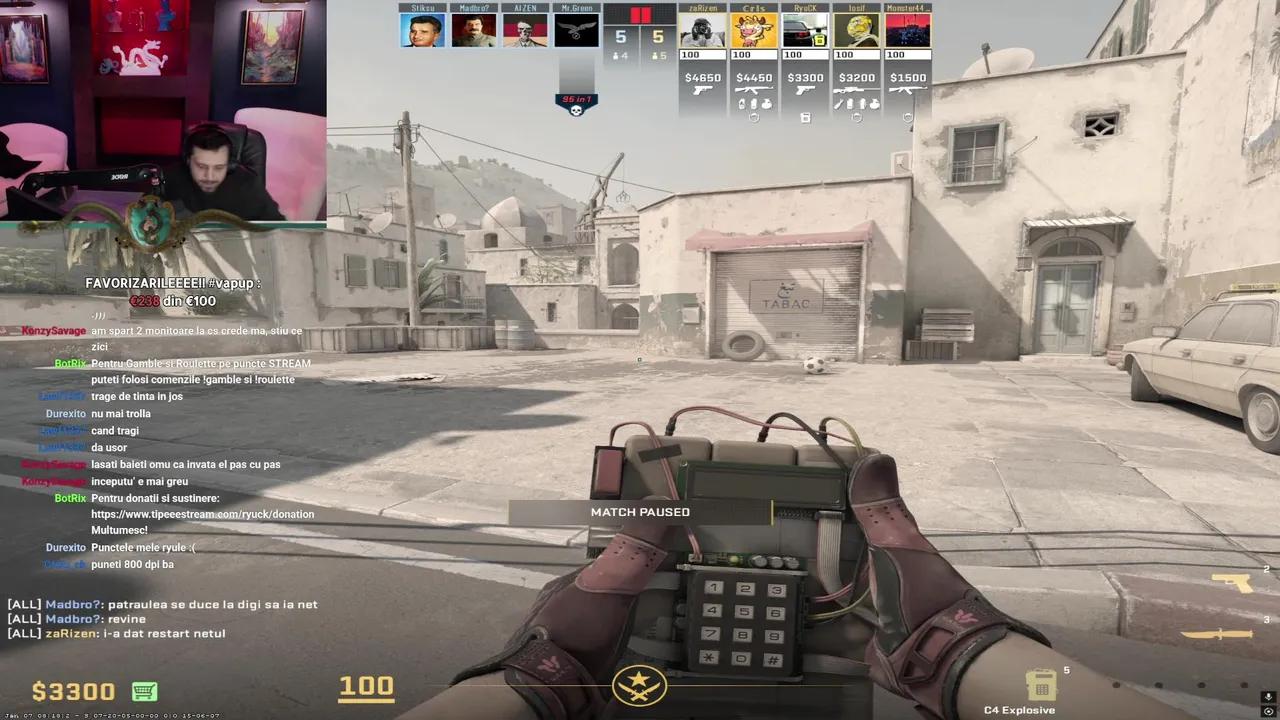Select the pistol icon in weapon slot 2
Image resolution: width=1280 pixels, height=720 pixels.
(x=1230, y=582)
